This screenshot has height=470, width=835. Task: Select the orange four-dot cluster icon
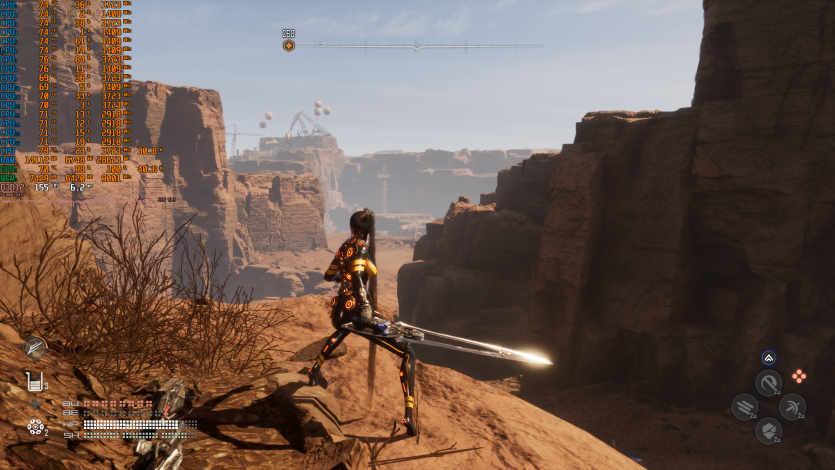click(799, 376)
